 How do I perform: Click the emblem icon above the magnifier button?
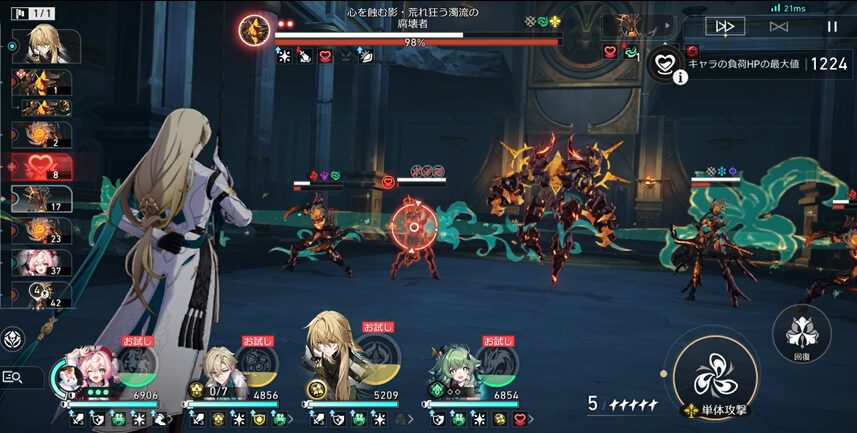[x=14, y=338]
